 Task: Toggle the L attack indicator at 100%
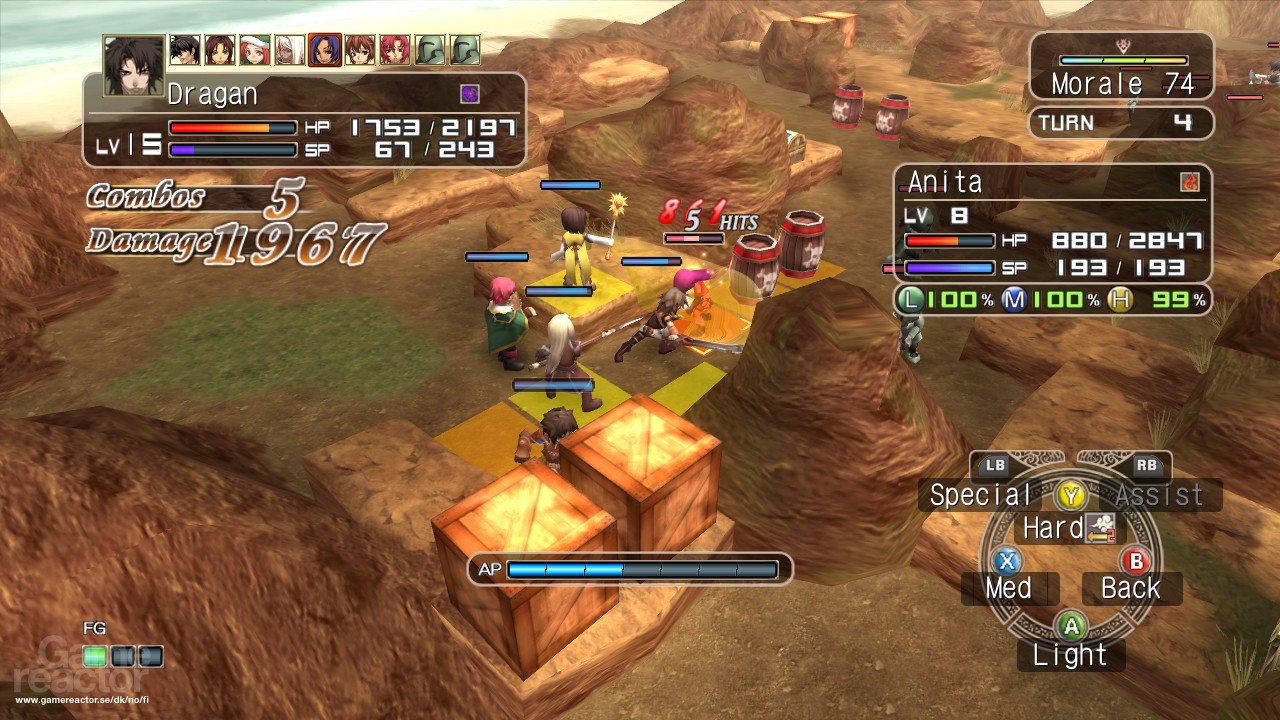910,298
